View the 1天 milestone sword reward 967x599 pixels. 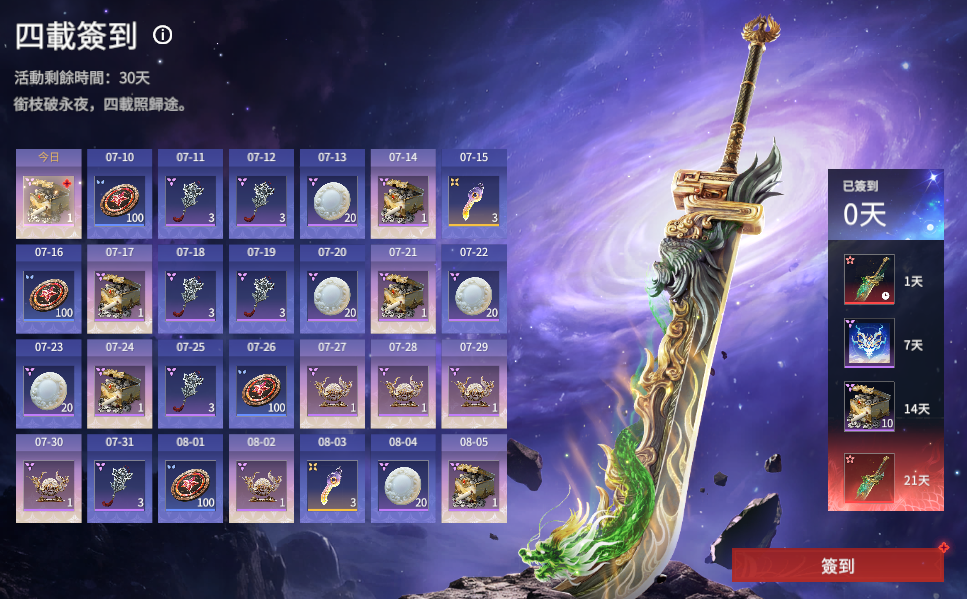pyautogui.click(x=869, y=281)
